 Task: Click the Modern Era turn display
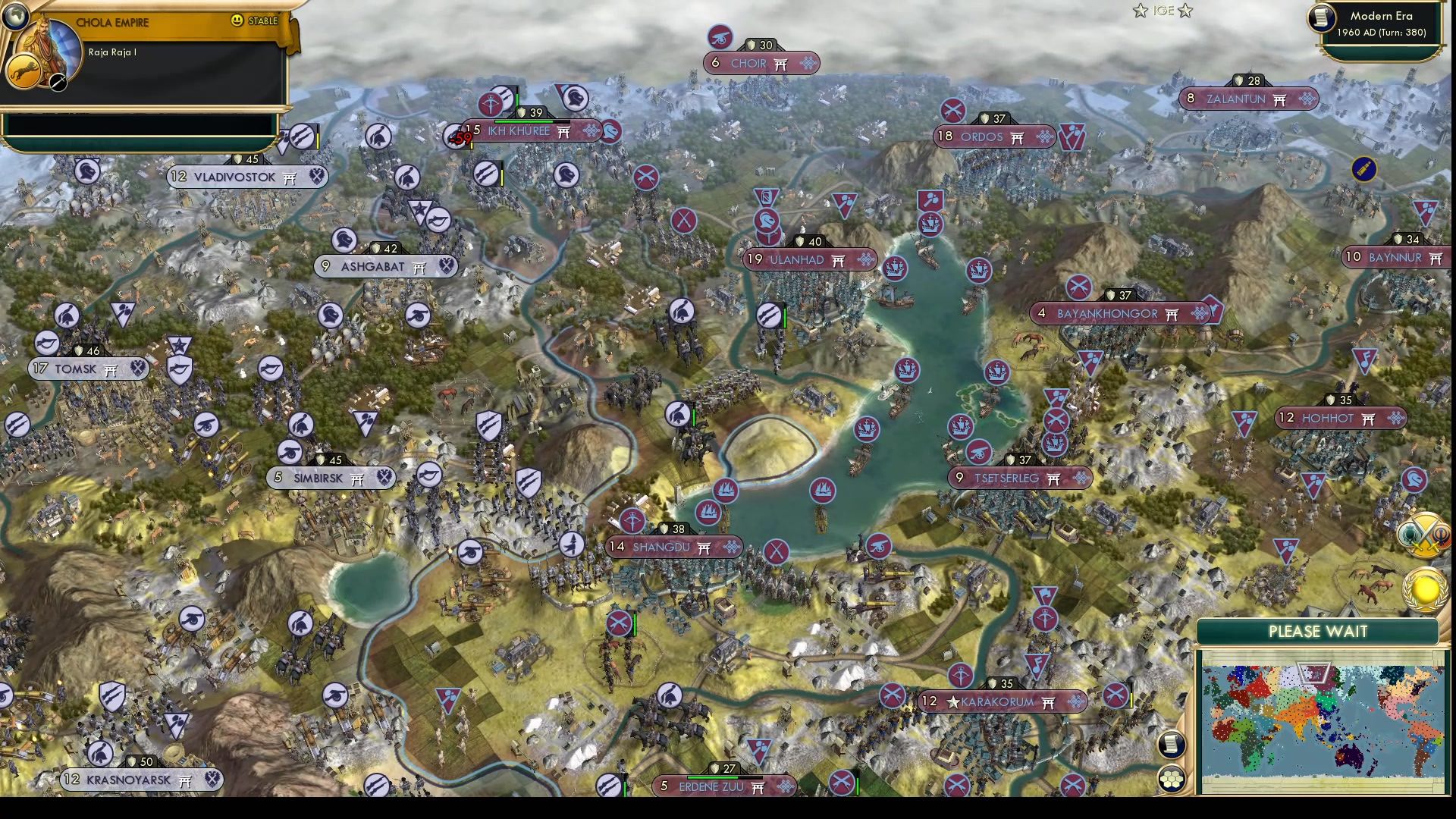coord(1382,33)
